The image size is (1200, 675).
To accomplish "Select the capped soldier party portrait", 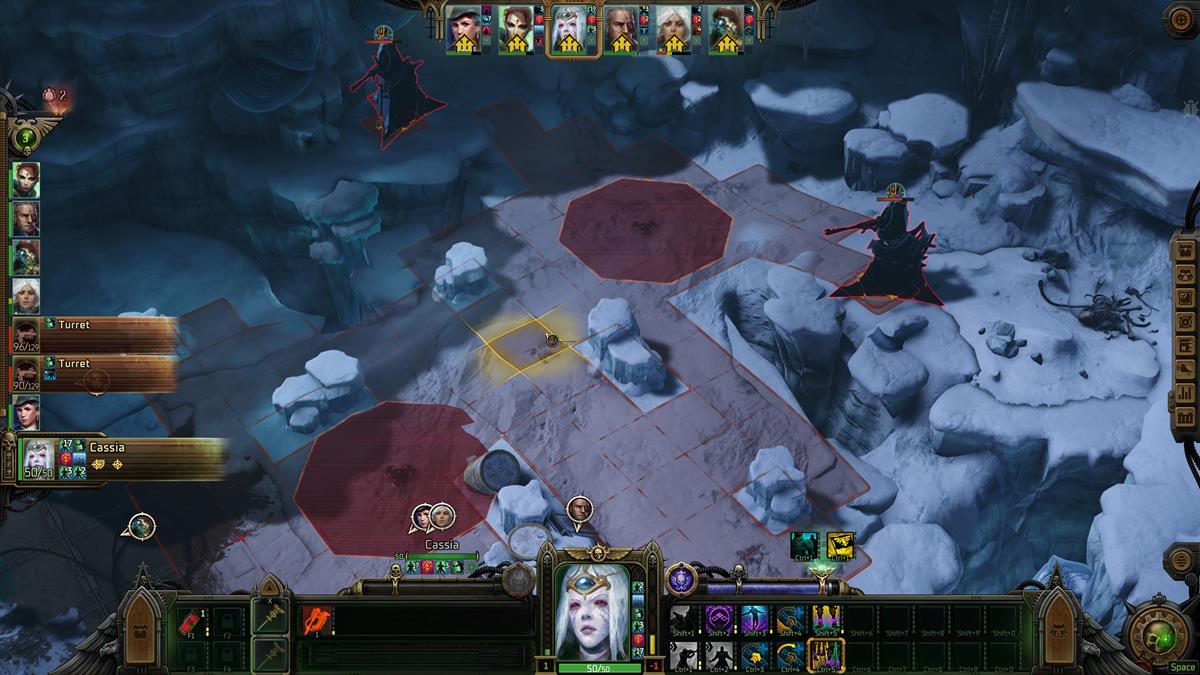I will (464, 30).
